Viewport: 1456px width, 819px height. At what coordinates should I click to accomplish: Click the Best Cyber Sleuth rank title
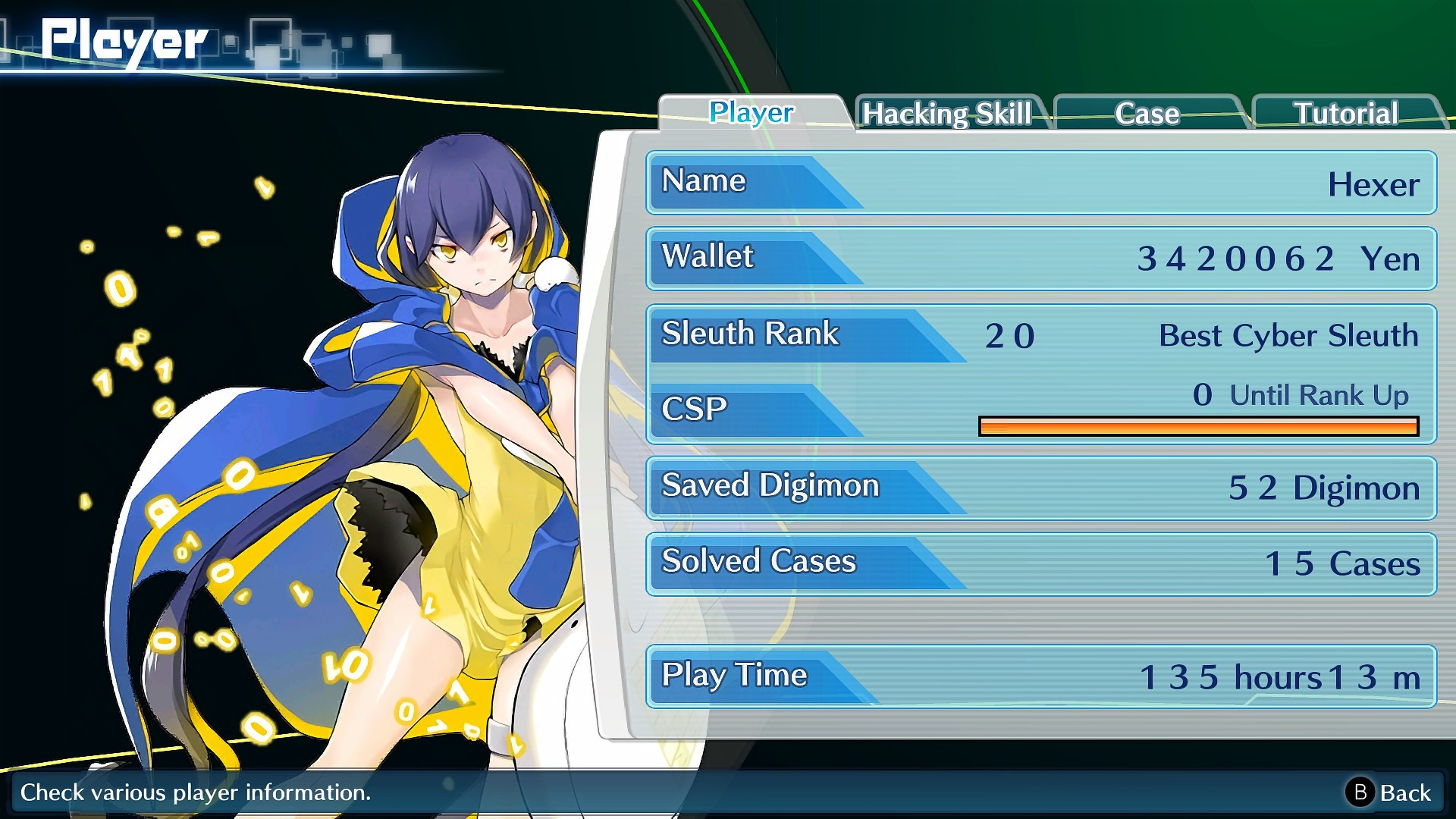pos(1289,335)
